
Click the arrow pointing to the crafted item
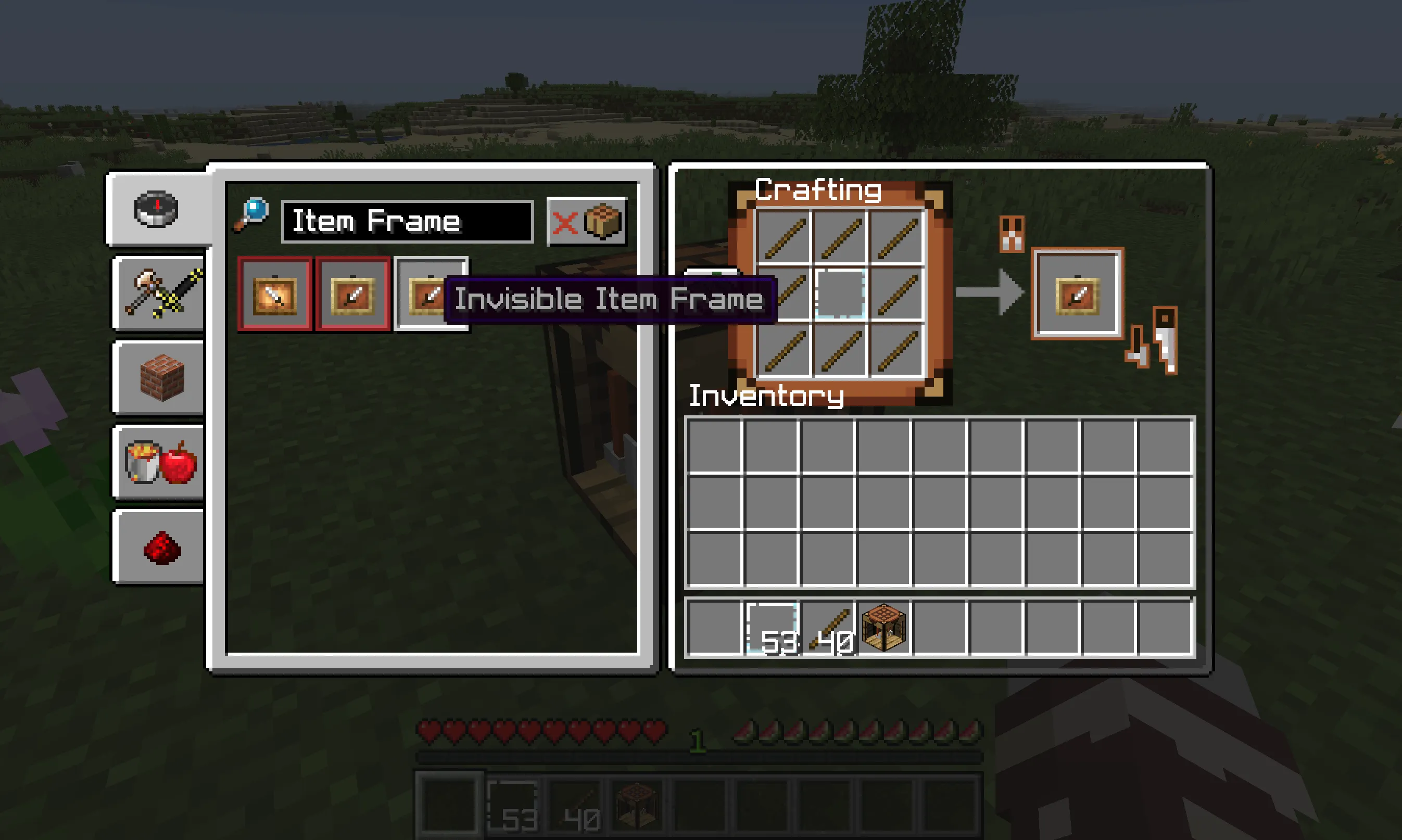tap(996, 293)
